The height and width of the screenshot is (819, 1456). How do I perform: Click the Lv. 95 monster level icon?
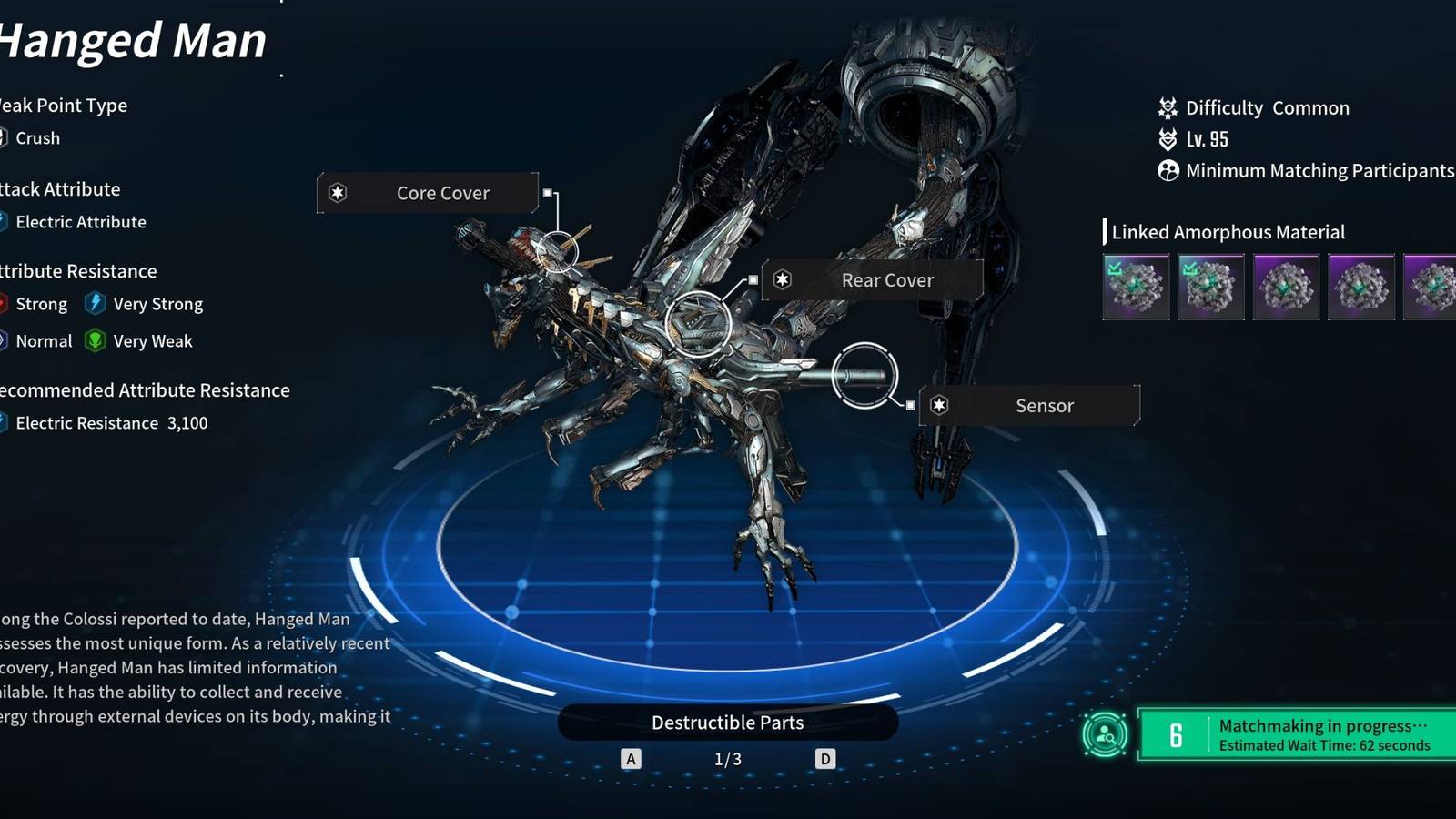point(1166,138)
